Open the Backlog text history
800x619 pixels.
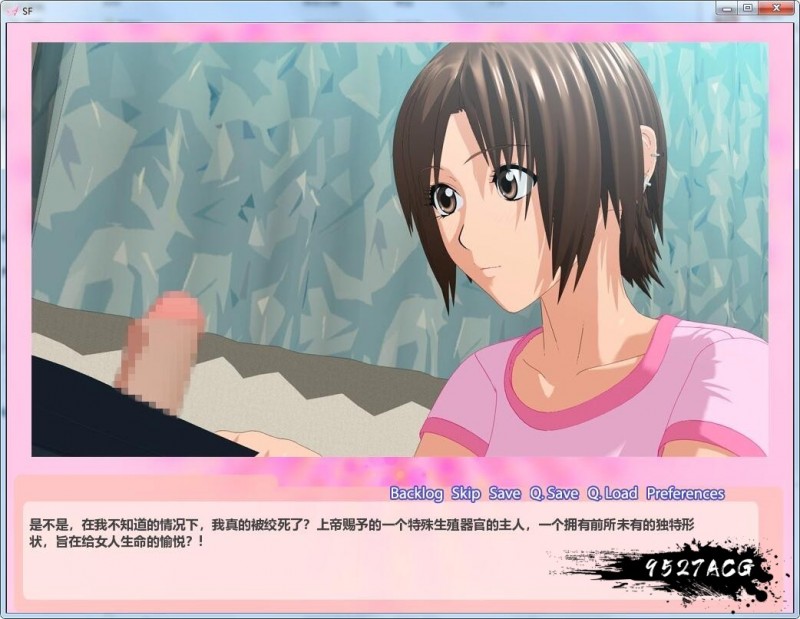point(416,493)
